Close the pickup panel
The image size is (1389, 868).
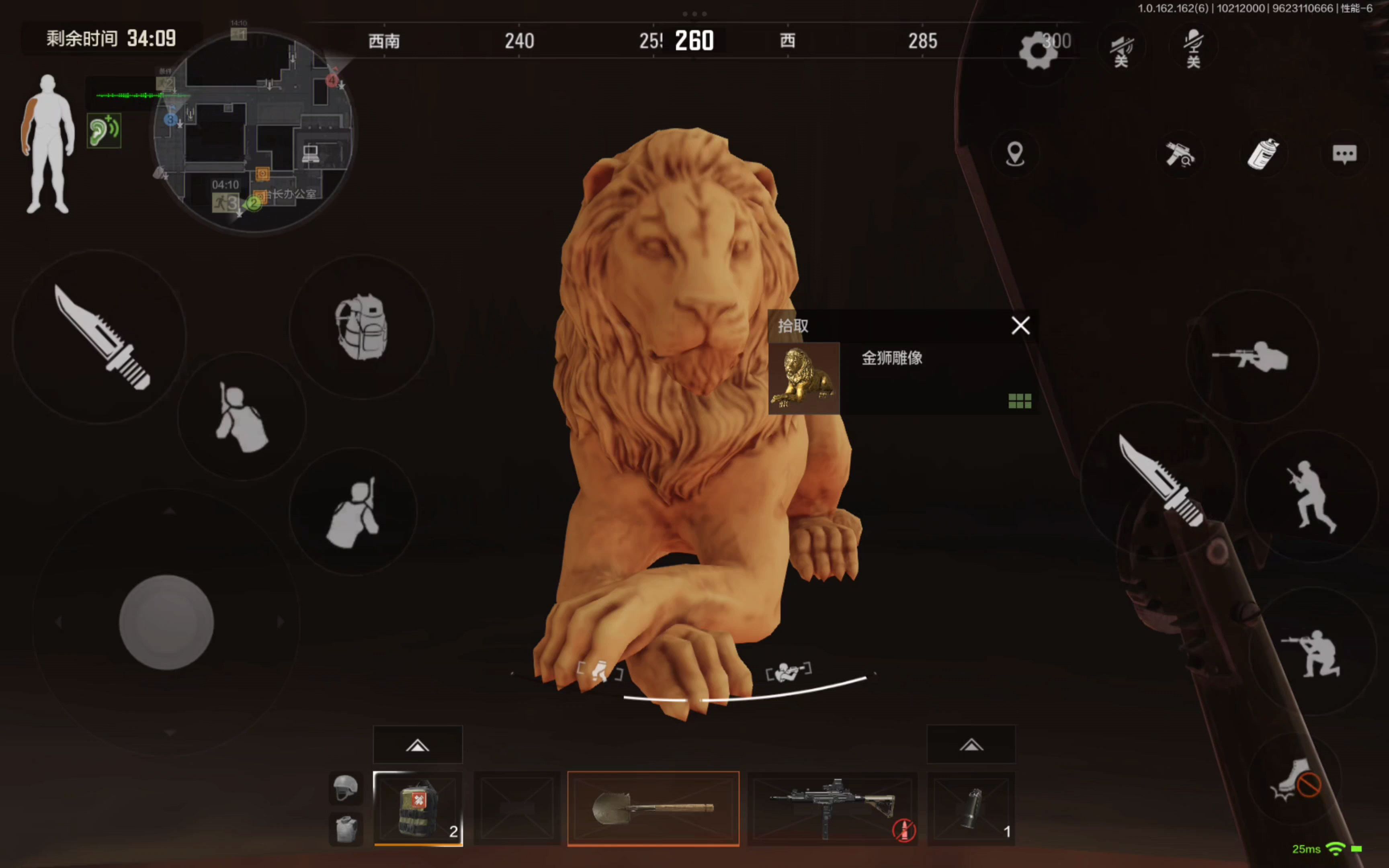[x=1020, y=325]
